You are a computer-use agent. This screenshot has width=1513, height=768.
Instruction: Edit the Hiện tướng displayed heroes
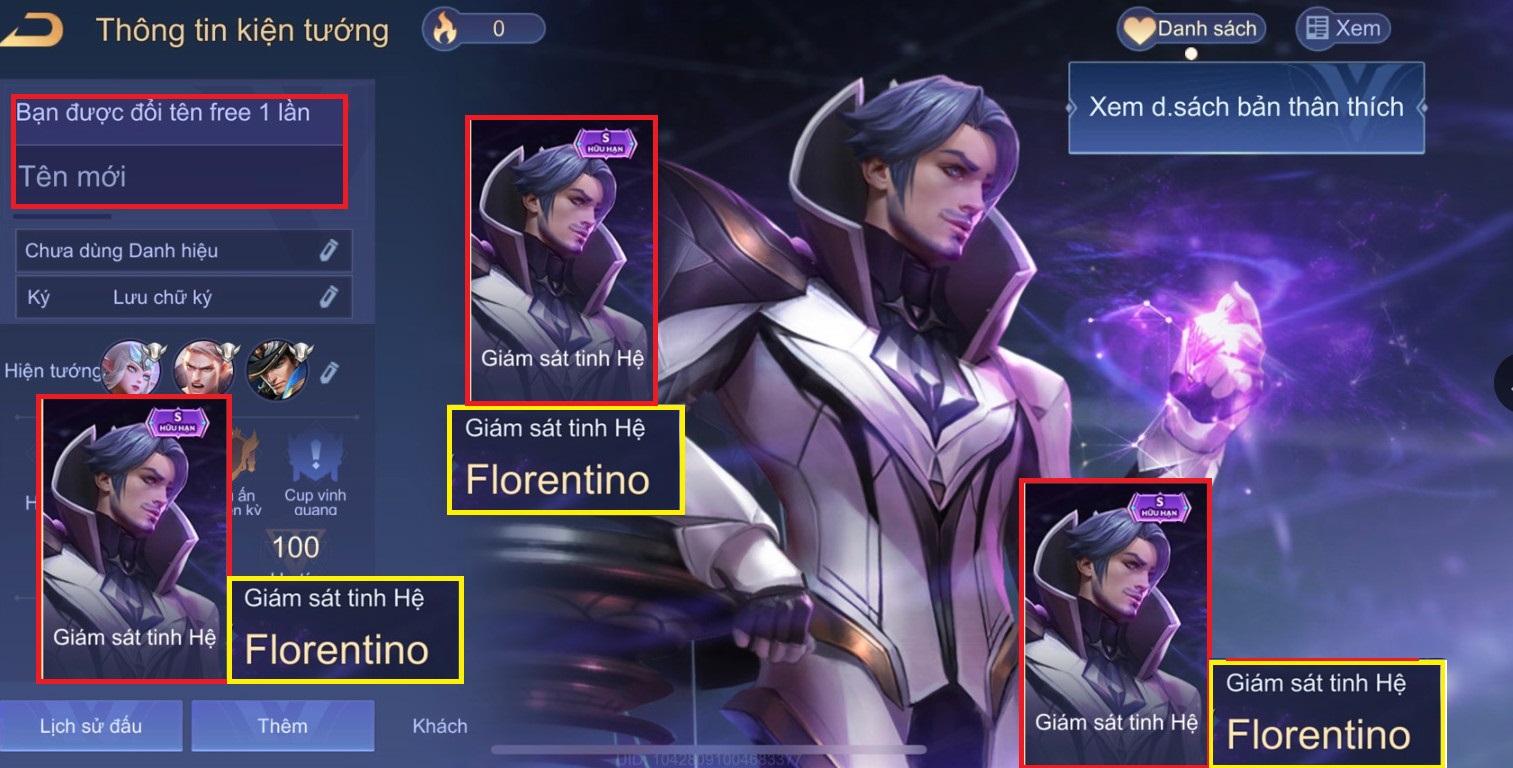pyautogui.click(x=329, y=372)
